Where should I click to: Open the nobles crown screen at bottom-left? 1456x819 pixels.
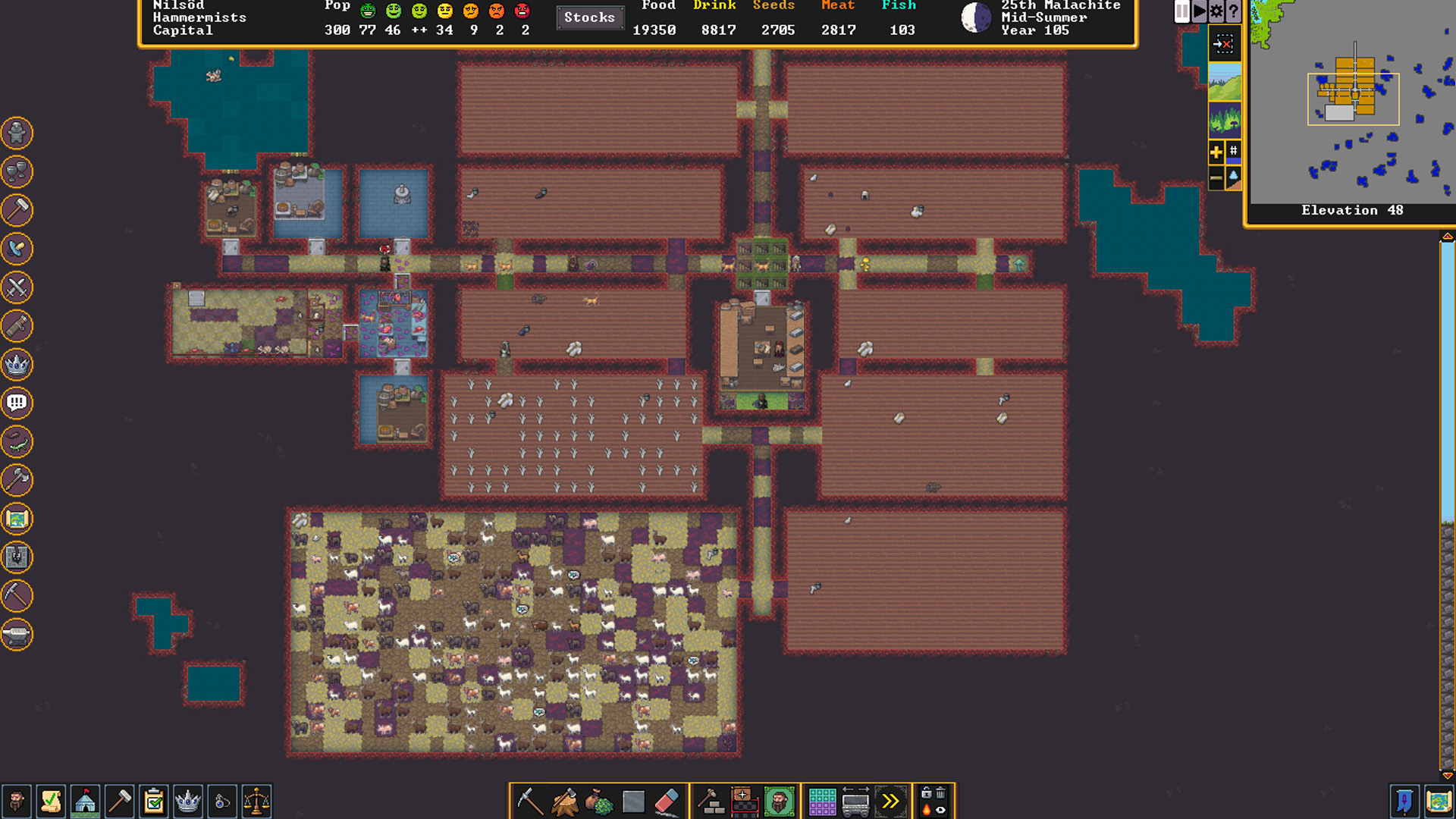[x=187, y=802]
